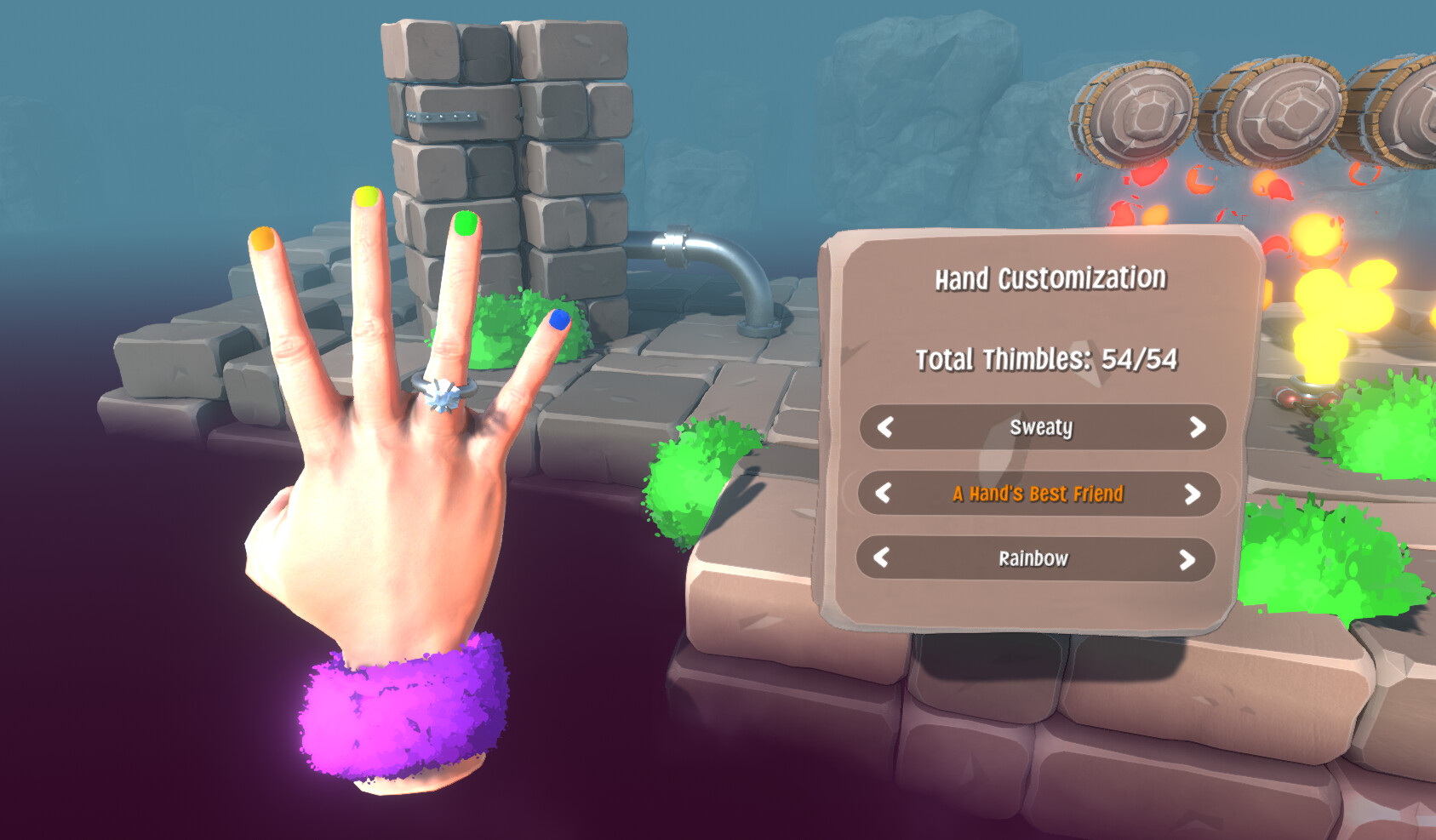Click the Hand Customization panel title
1436x840 pixels.
tap(1051, 277)
